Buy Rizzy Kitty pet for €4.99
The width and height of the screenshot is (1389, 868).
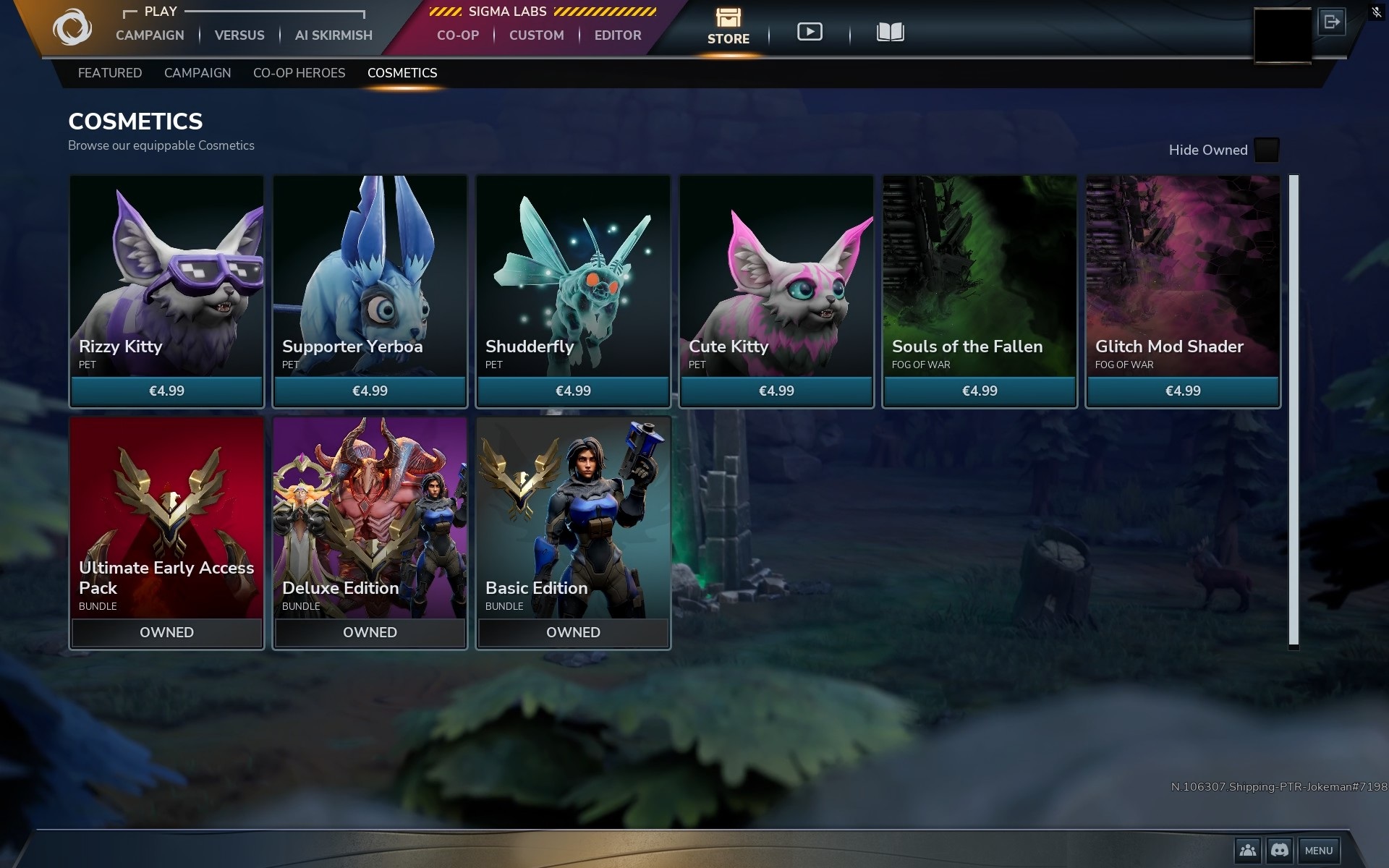coord(166,391)
